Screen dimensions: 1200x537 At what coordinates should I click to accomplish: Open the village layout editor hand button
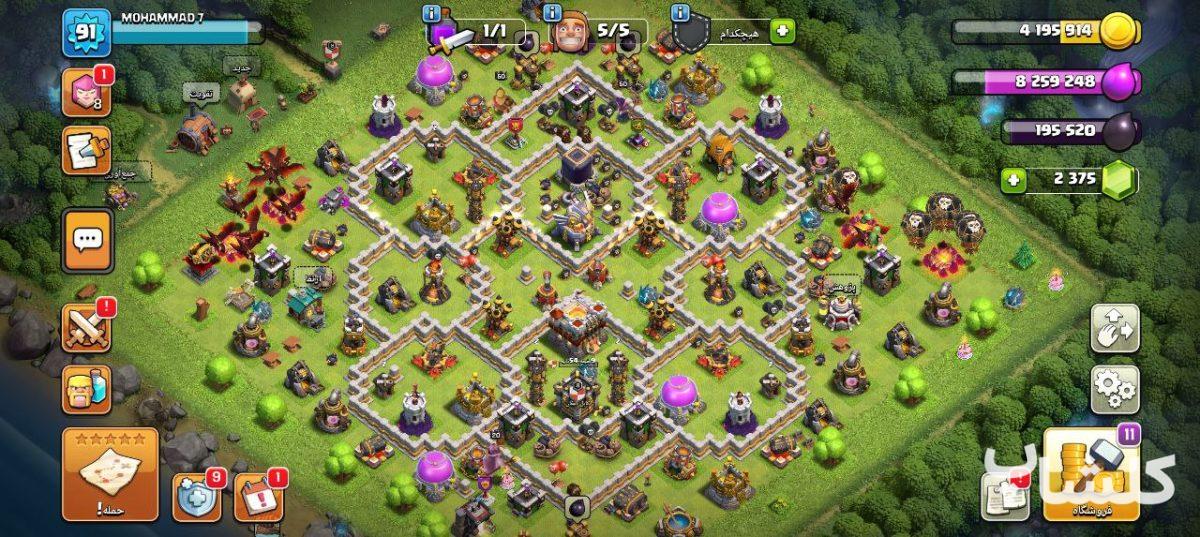(1114, 329)
